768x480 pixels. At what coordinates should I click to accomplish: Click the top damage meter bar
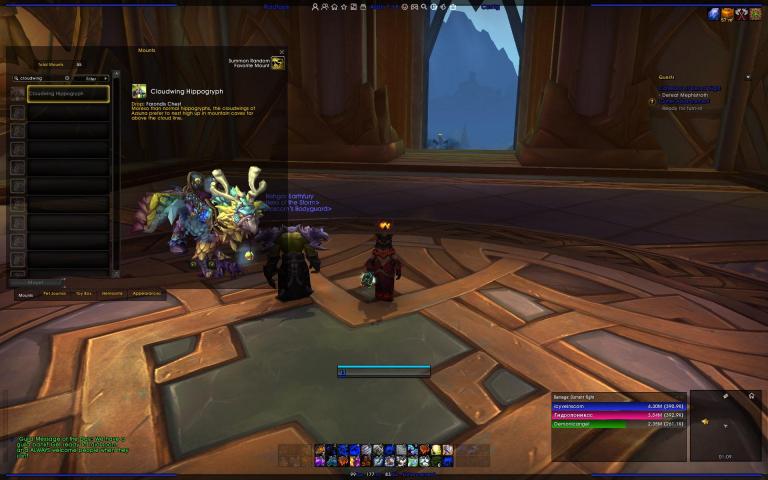[x=618, y=406]
